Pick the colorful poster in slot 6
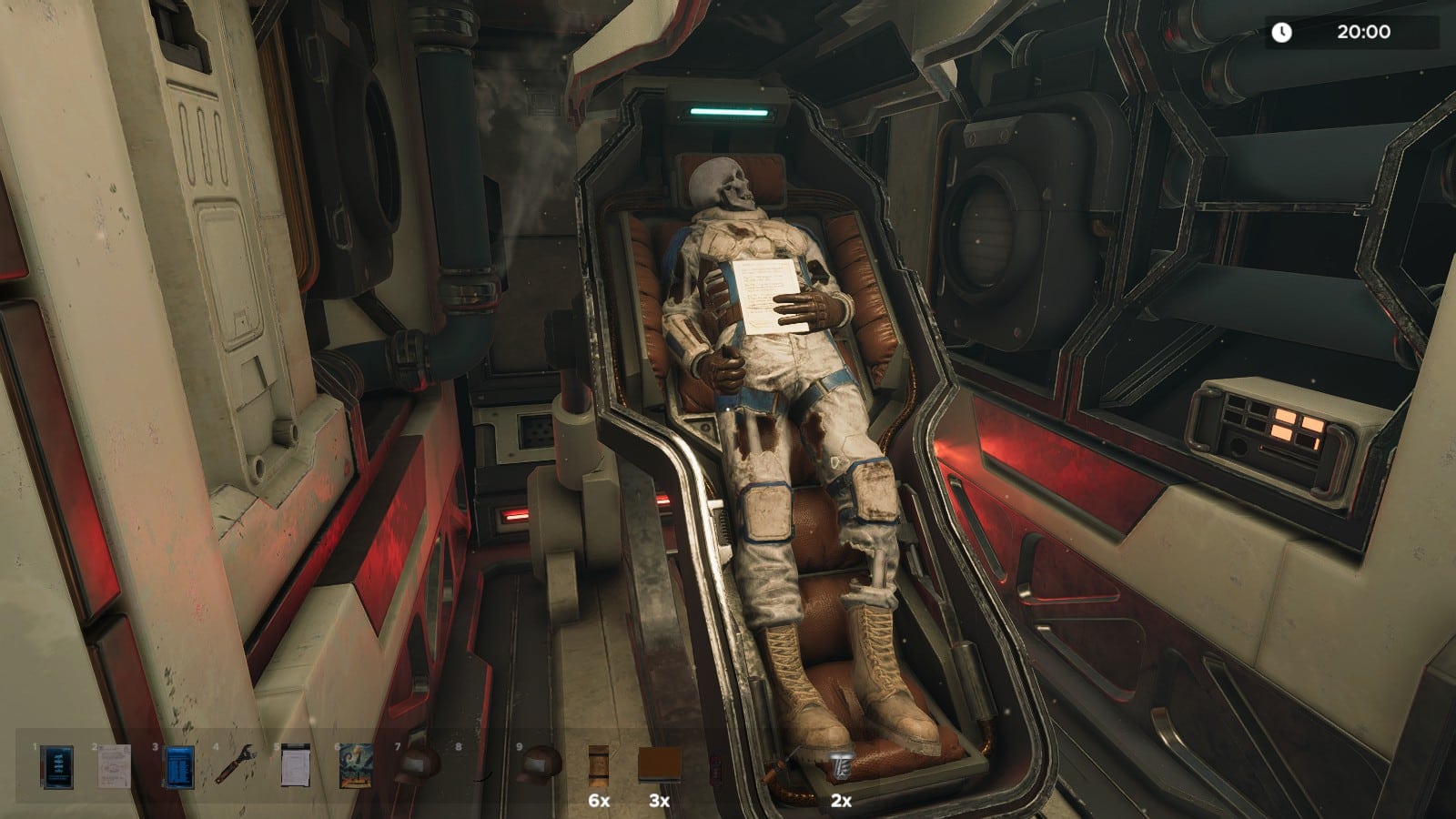The width and height of the screenshot is (1456, 819). pyautogui.click(x=356, y=765)
